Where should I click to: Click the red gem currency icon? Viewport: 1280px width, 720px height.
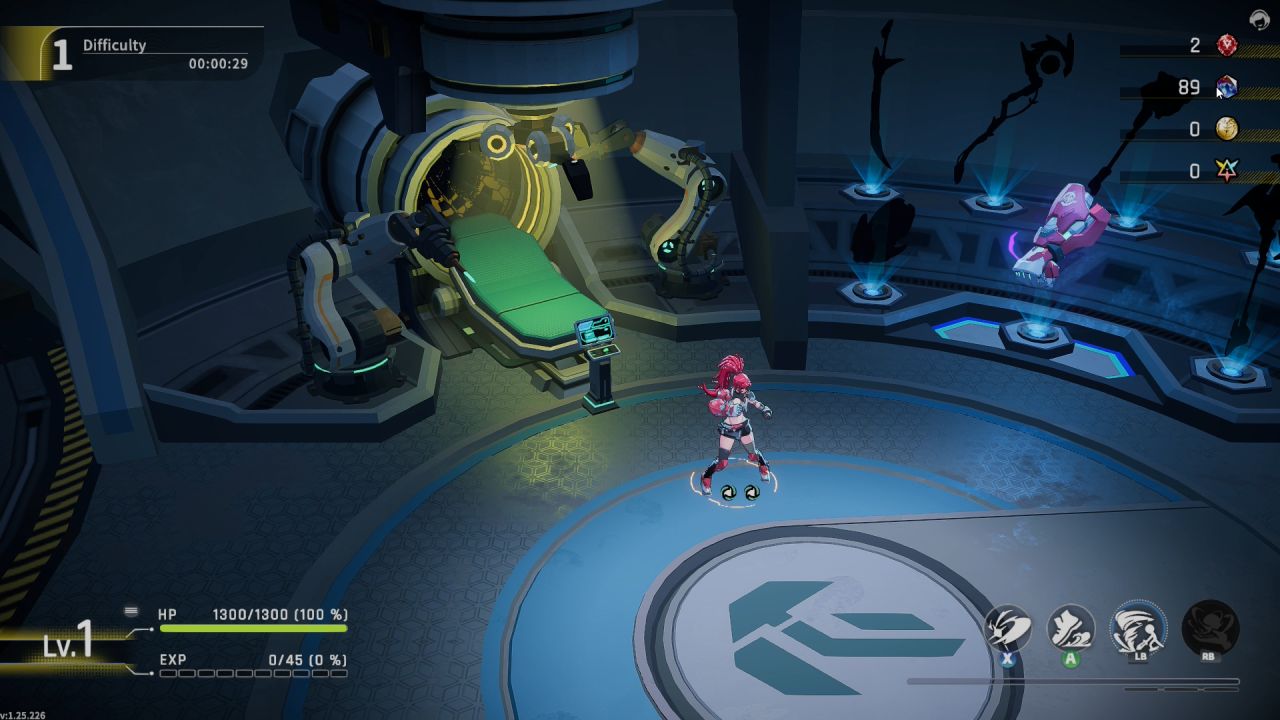click(1227, 45)
